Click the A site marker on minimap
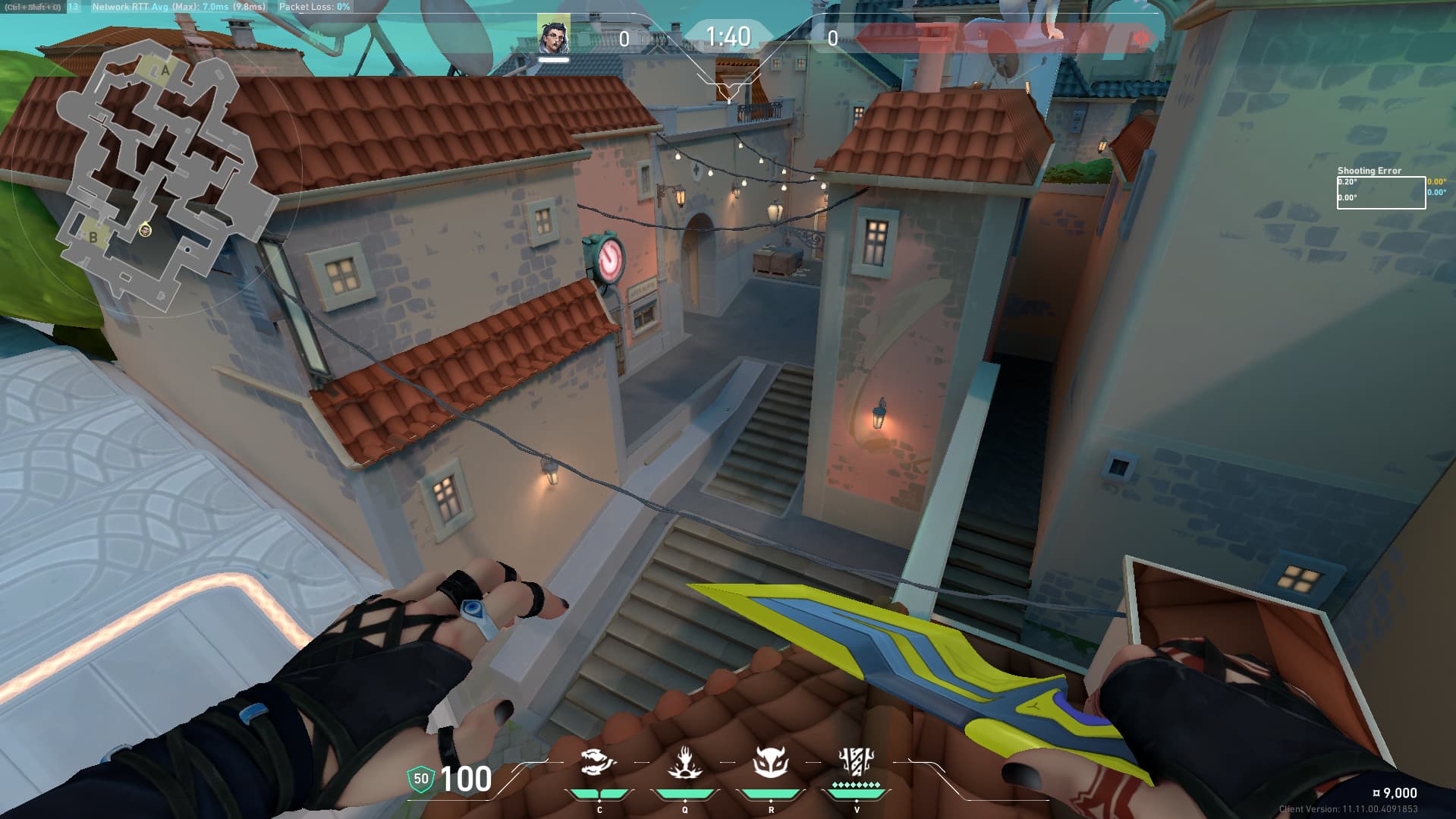 165,71
